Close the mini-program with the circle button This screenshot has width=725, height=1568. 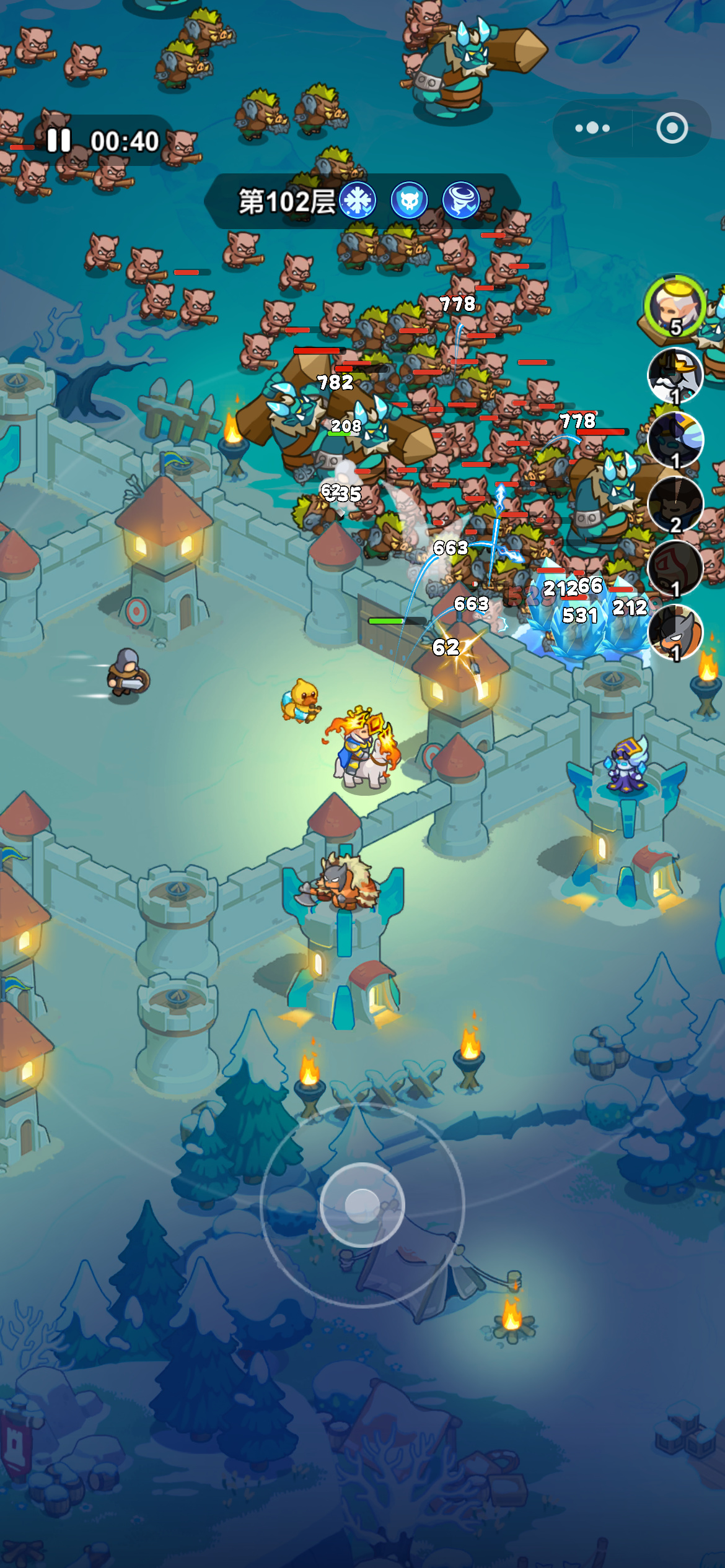[672, 128]
